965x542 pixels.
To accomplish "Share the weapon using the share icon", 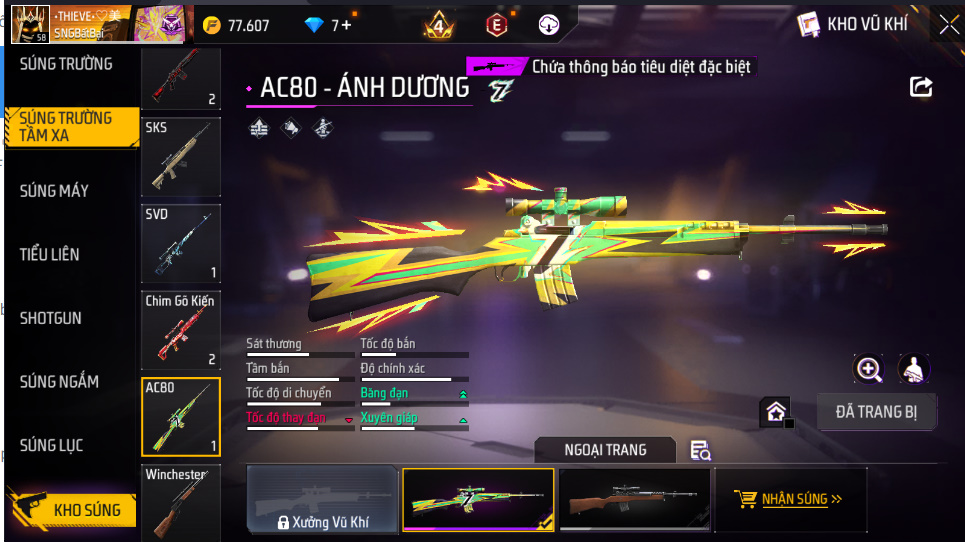I will coord(921,87).
